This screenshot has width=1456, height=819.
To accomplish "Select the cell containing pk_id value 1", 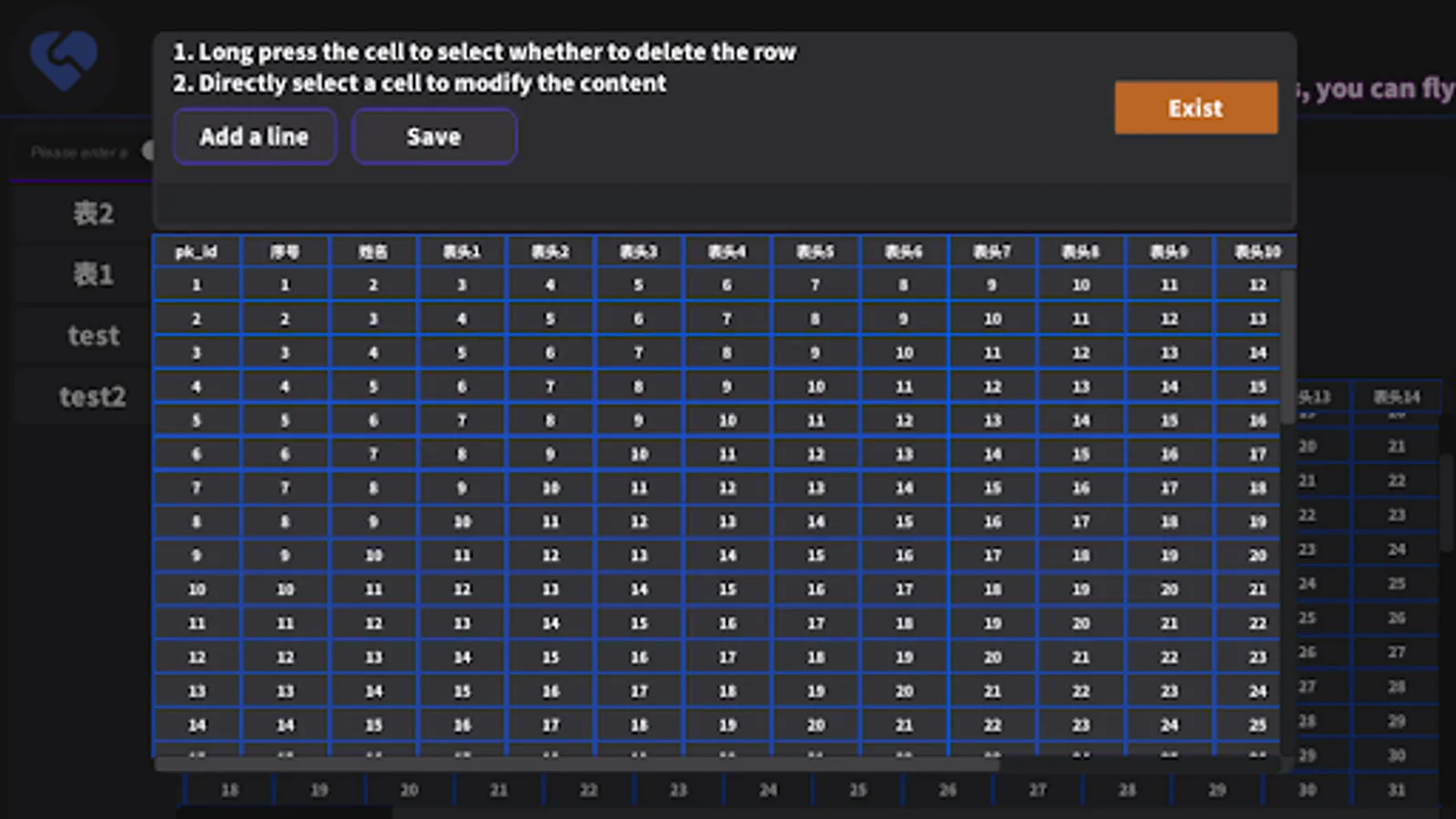I will click(196, 284).
